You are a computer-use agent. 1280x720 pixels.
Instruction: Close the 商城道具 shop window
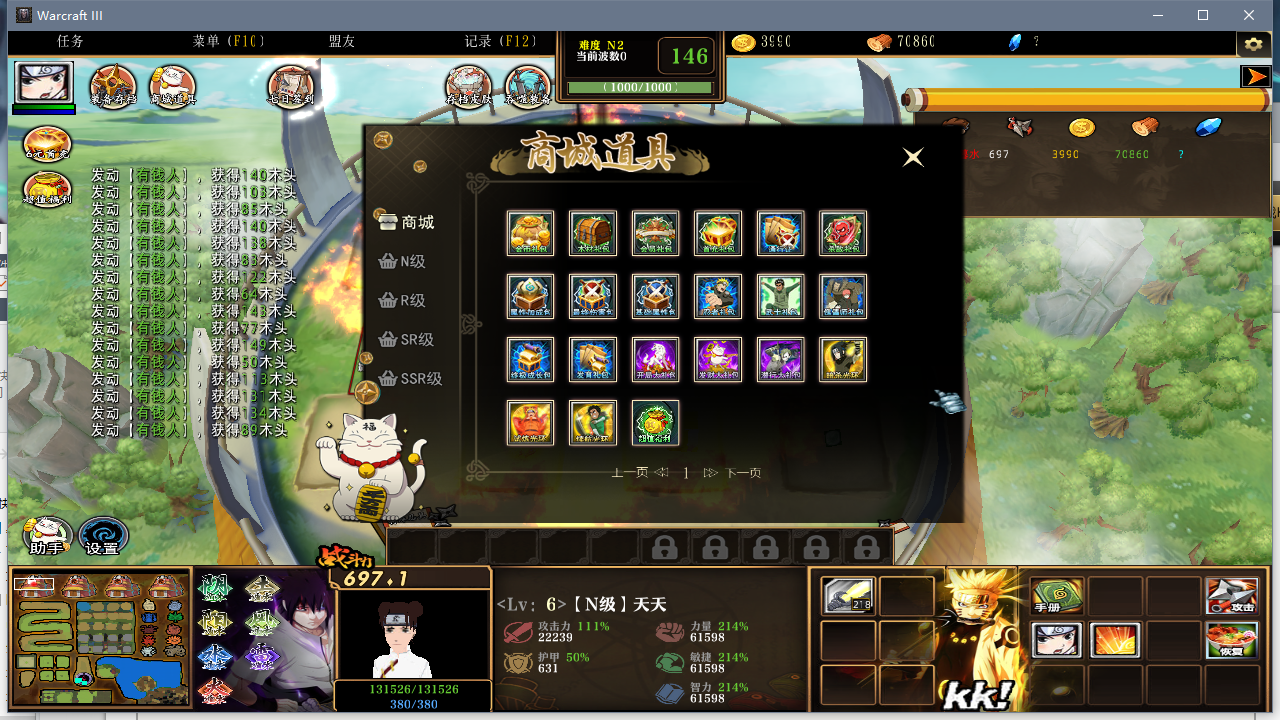[x=912, y=157]
